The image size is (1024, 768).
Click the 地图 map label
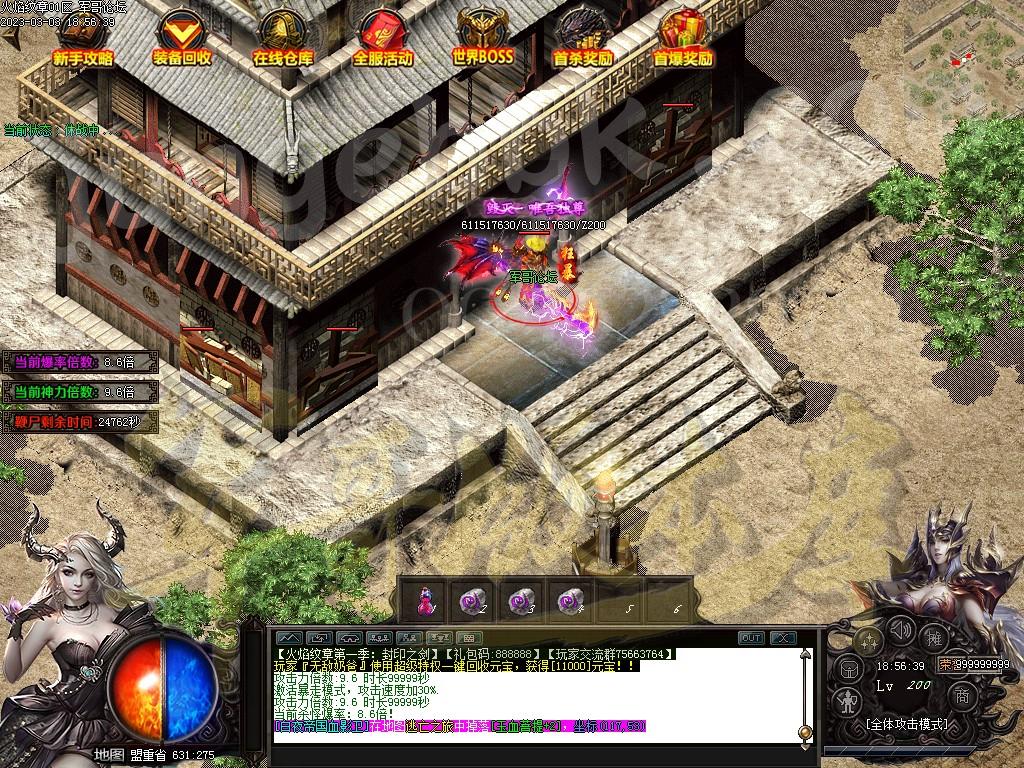(108, 755)
